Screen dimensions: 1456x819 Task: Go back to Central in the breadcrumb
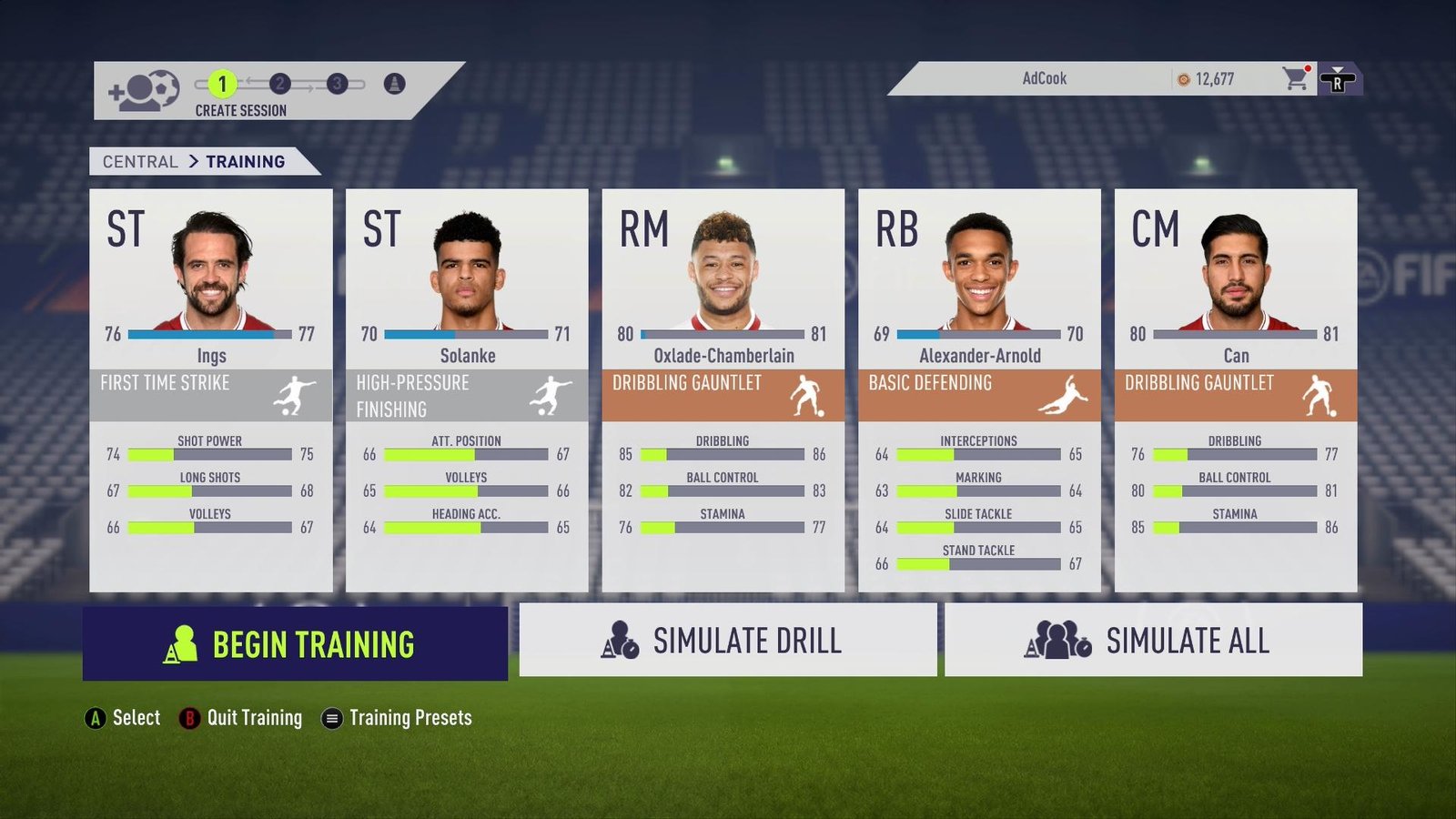[x=140, y=161]
